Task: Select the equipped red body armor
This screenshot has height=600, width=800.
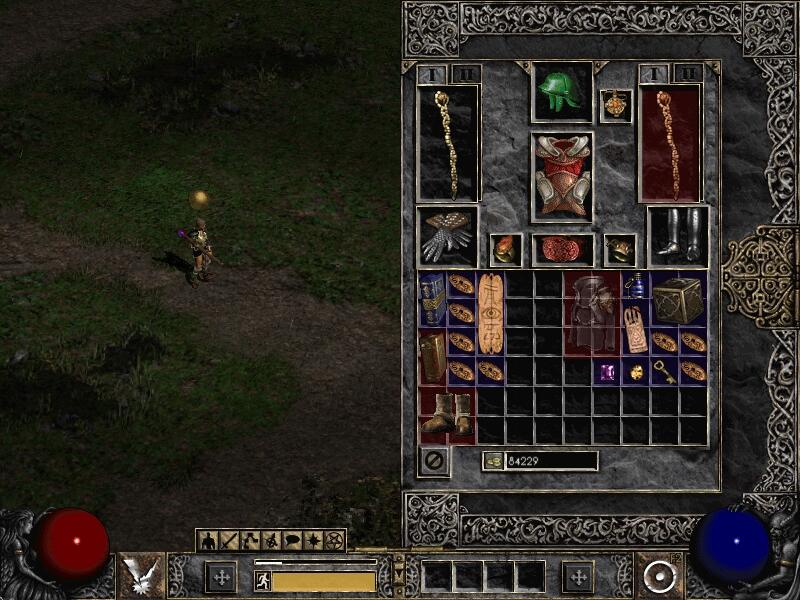Action: (x=561, y=176)
